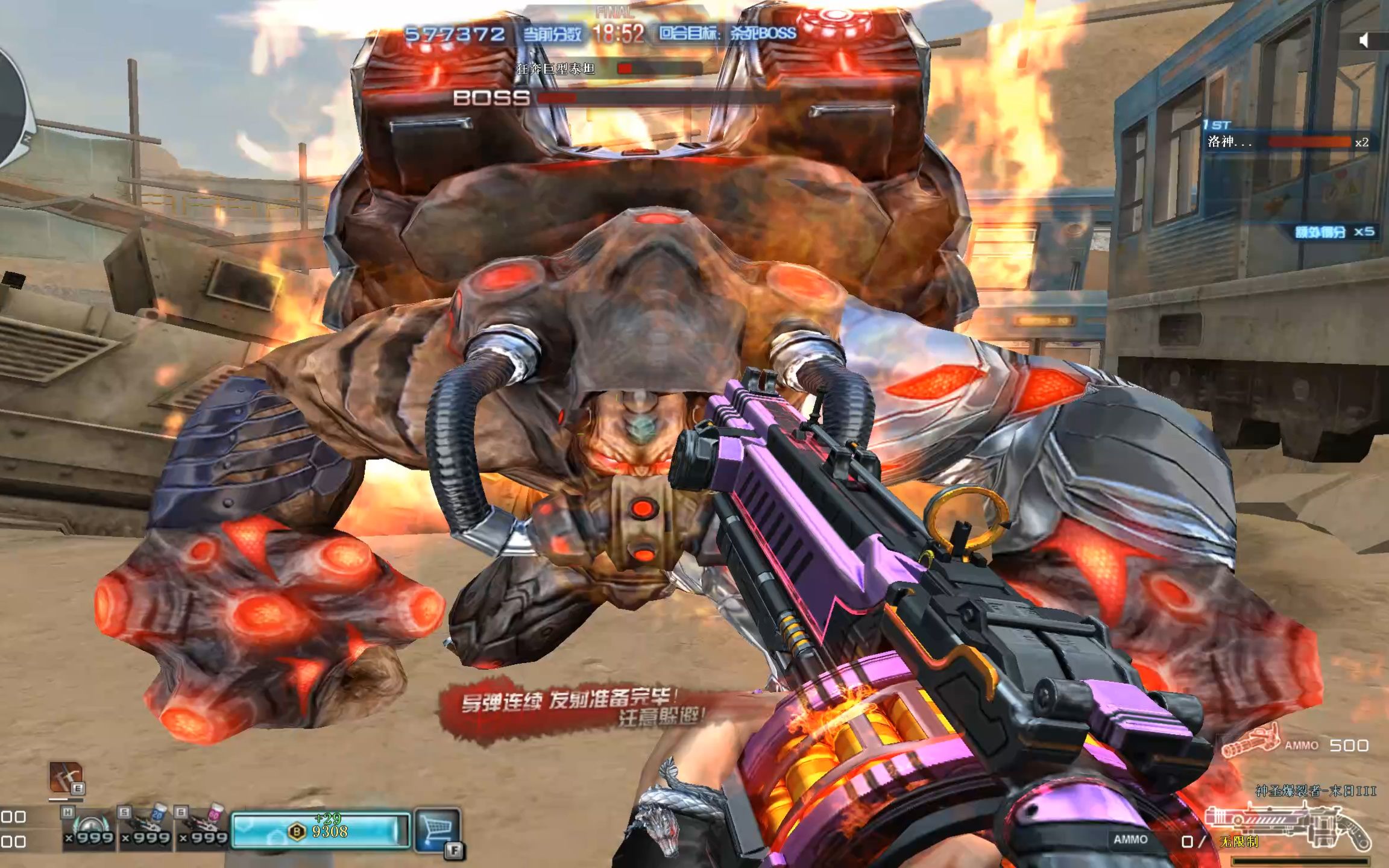Activate the crossed swords skill icon
The width and height of the screenshot is (1389, 868).
(x=65, y=776)
